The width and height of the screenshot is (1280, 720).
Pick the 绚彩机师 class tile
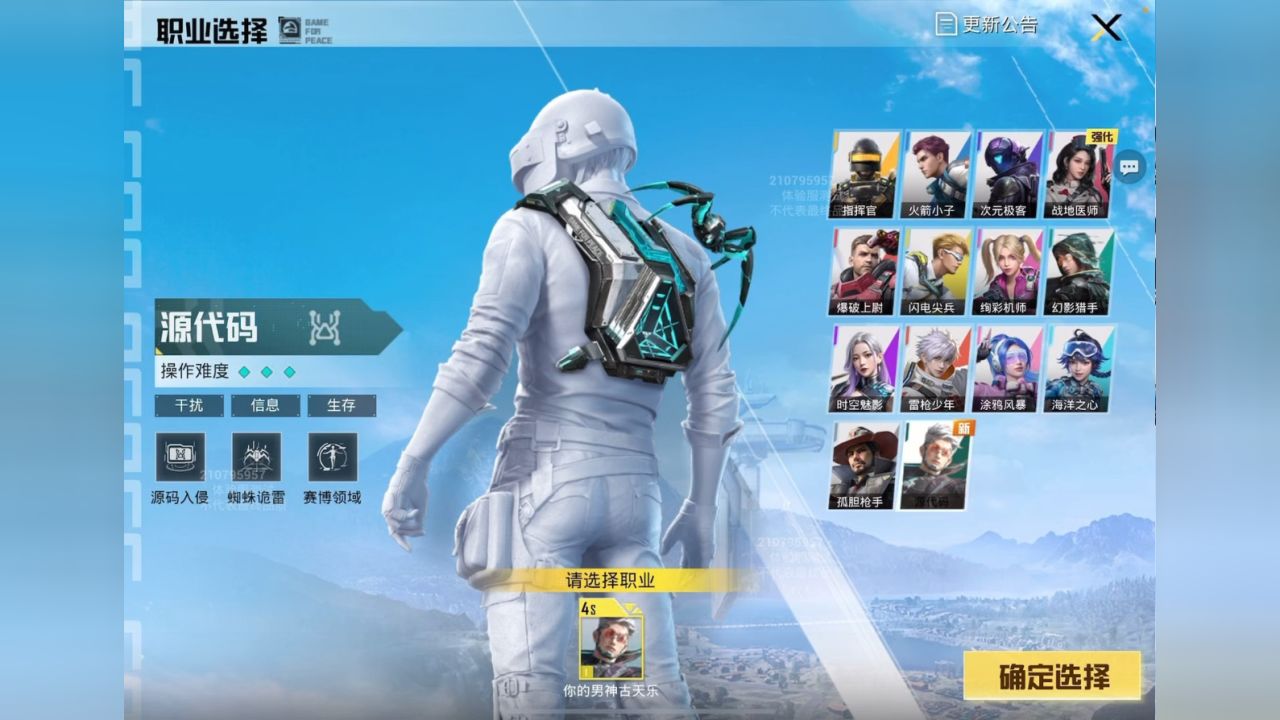1007,271
